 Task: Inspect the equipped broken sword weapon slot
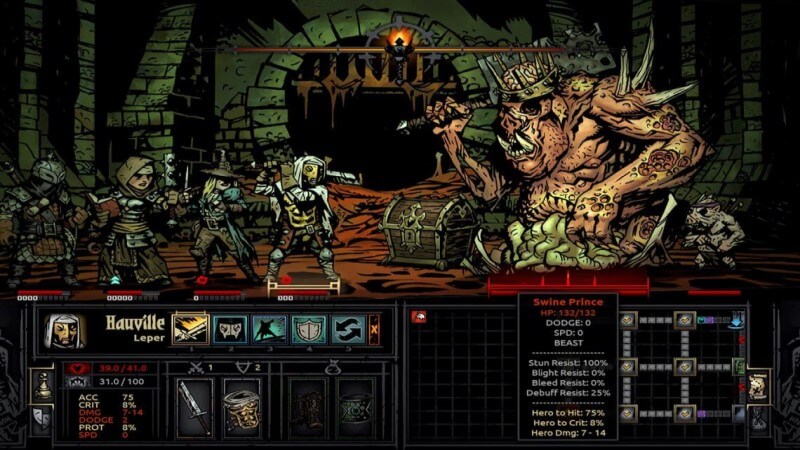(x=195, y=406)
